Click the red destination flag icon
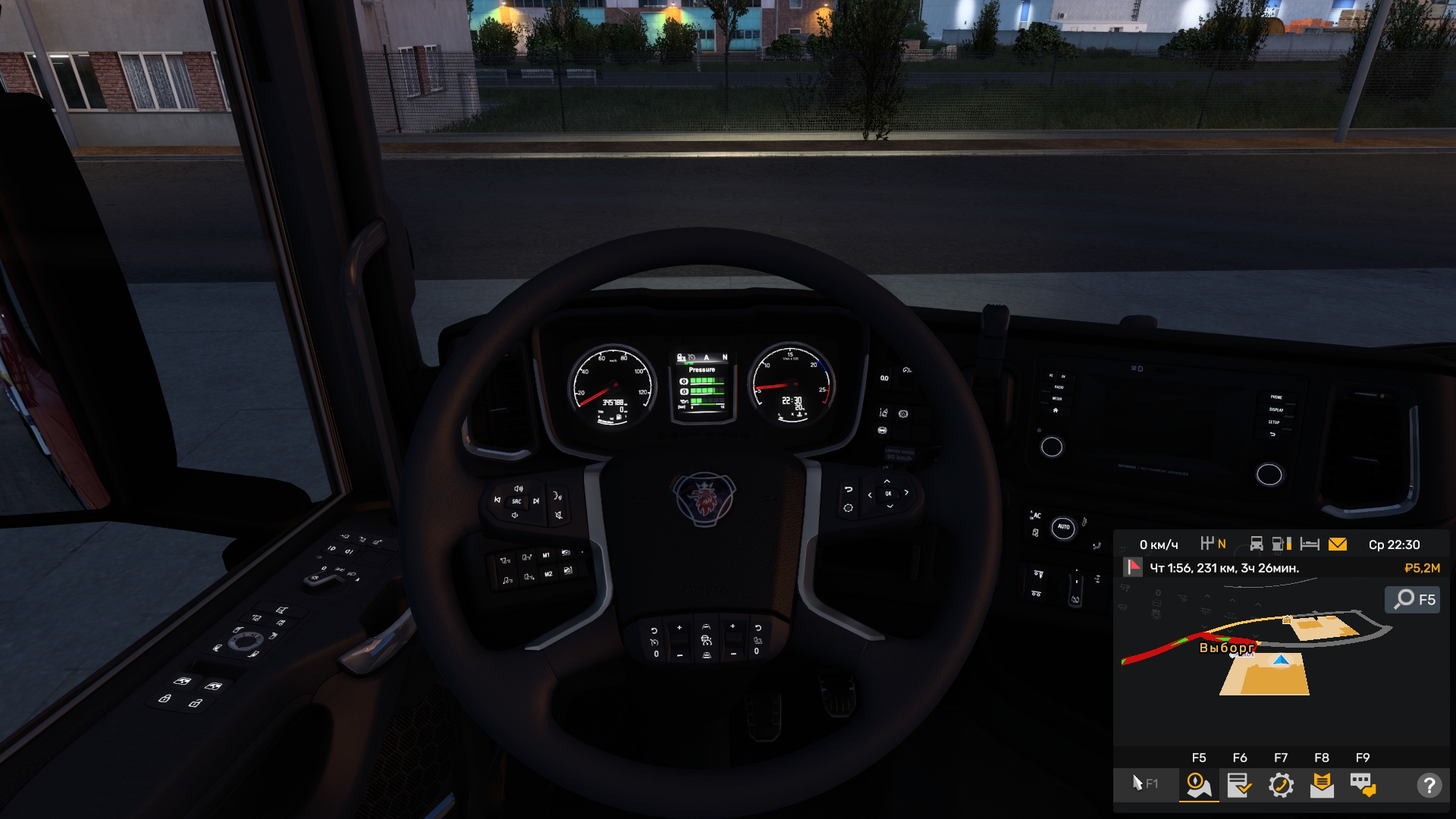The height and width of the screenshot is (819, 1456). coord(1133,567)
